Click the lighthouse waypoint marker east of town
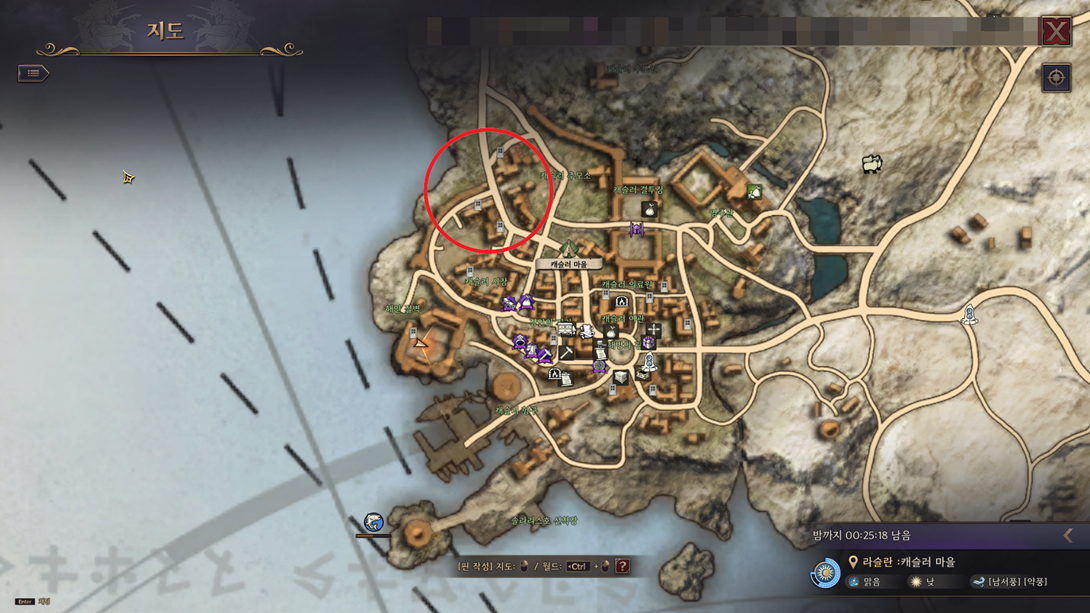This screenshot has width=1090, height=613. pyautogui.click(x=968, y=315)
